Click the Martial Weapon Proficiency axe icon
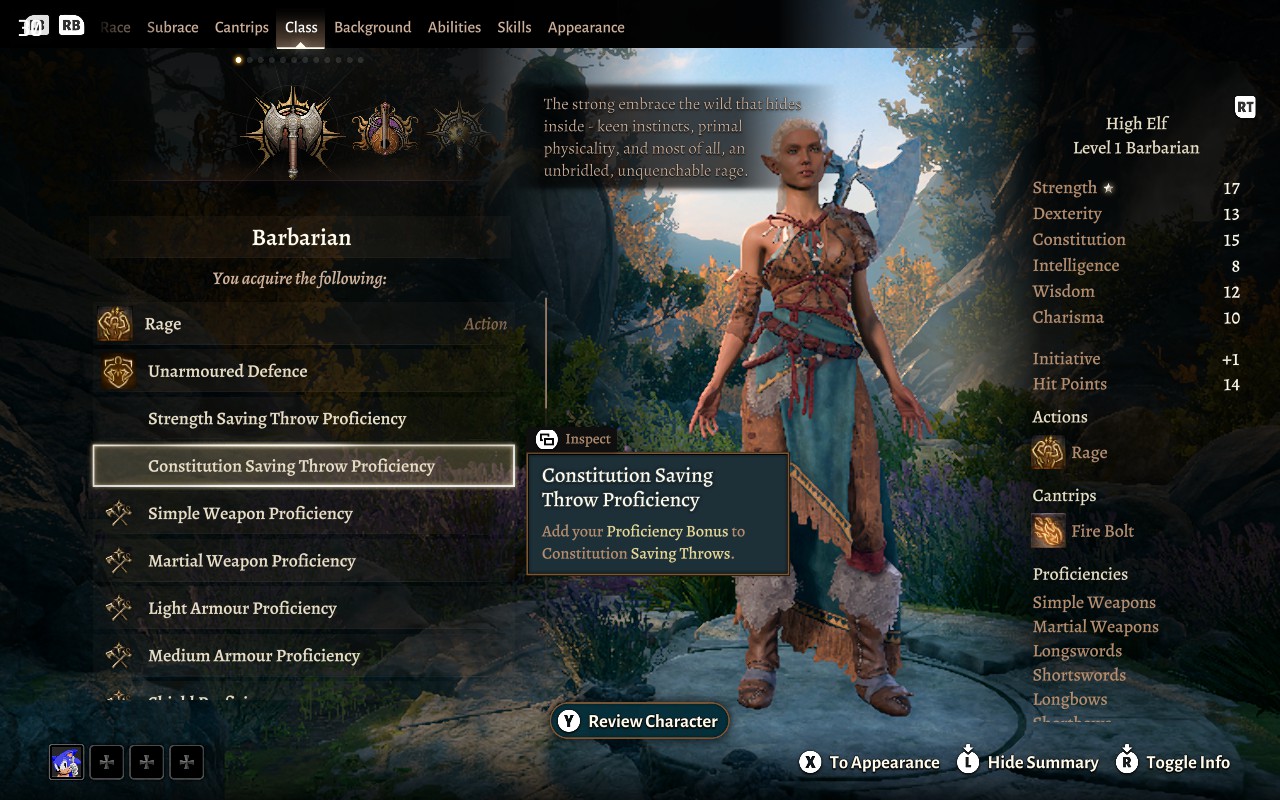The height and width of the screenshot is (800, 1280). click(x=120, y=561)
